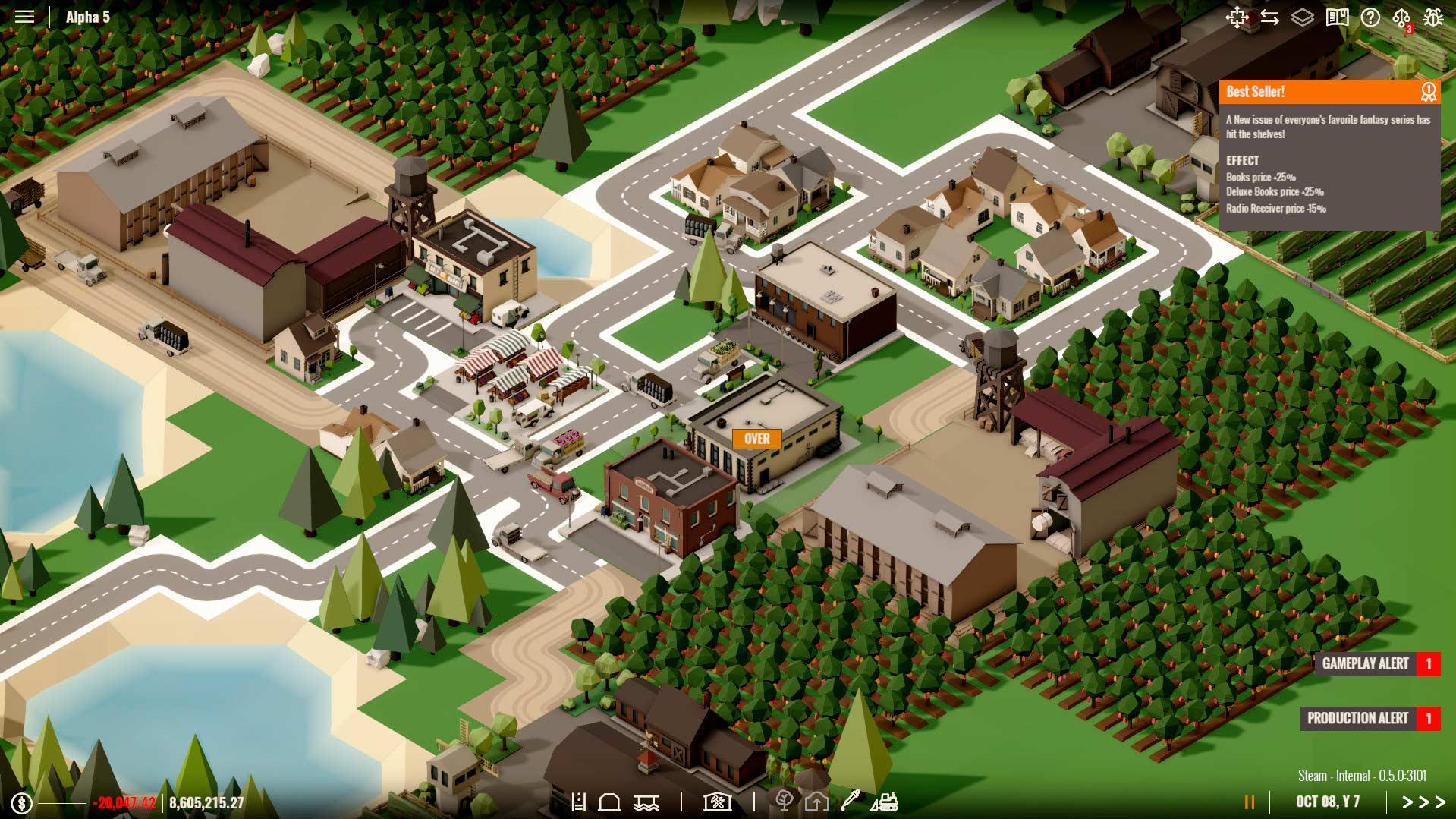Click the OVER label on the building
Viewport: 1456px width, 819px height.
coord(756,439)
